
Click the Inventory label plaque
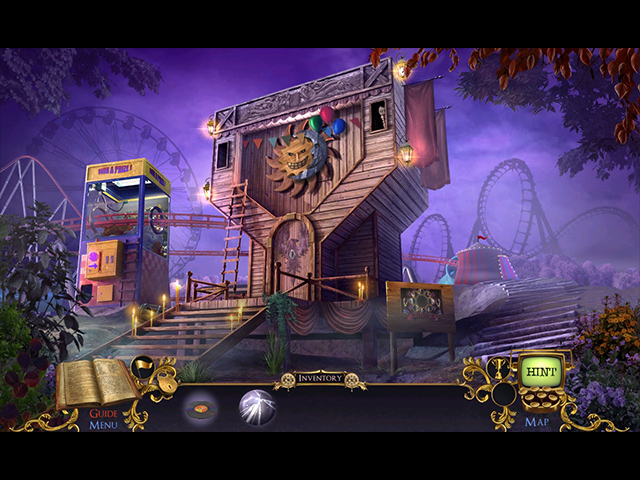pos(320,378)
